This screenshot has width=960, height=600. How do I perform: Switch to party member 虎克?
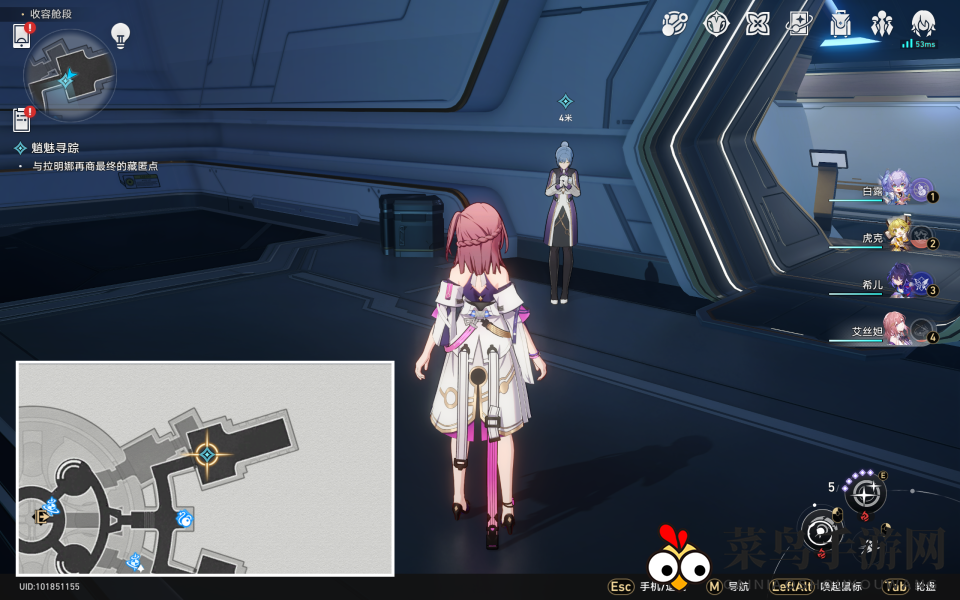(x=895, y=238)
